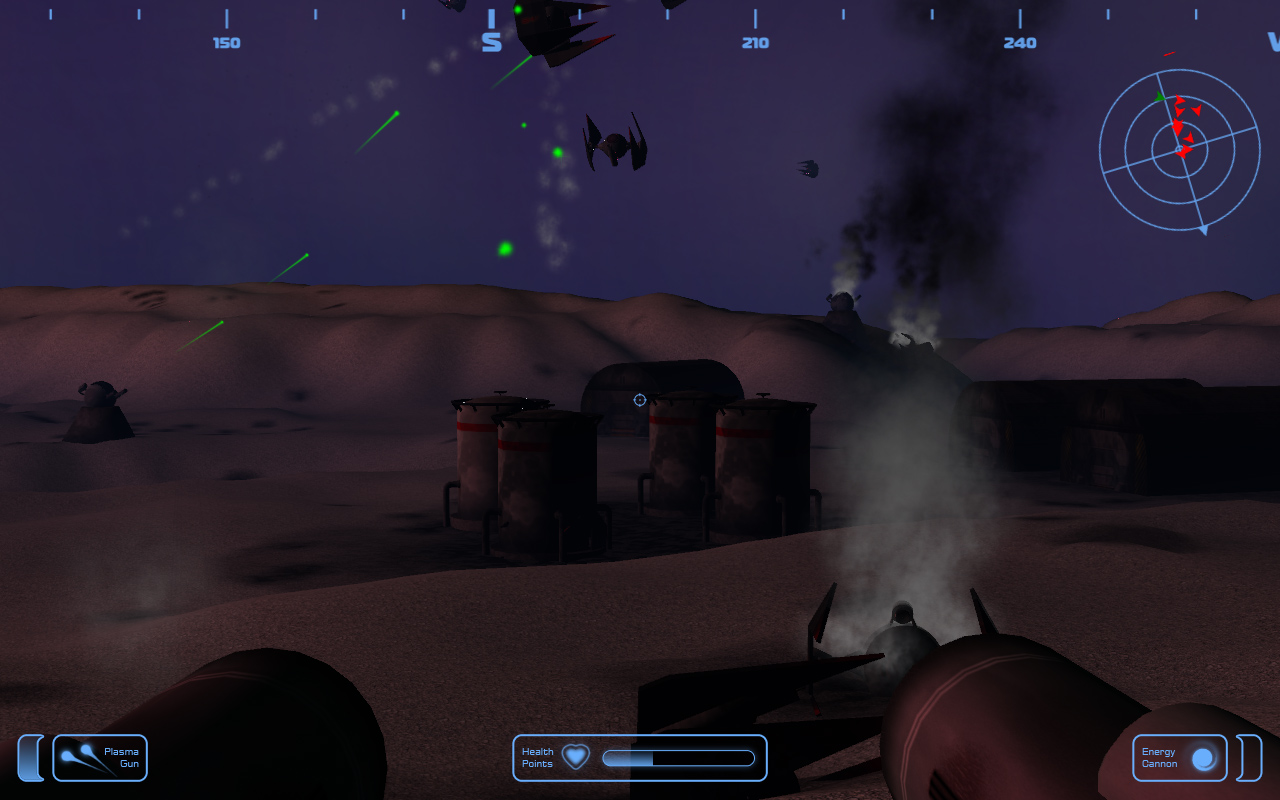Select the Plasma Gun weapon panel
The width and height of the screenshot is (1280, 800).
pyautogui.click(x=100, y=758)
